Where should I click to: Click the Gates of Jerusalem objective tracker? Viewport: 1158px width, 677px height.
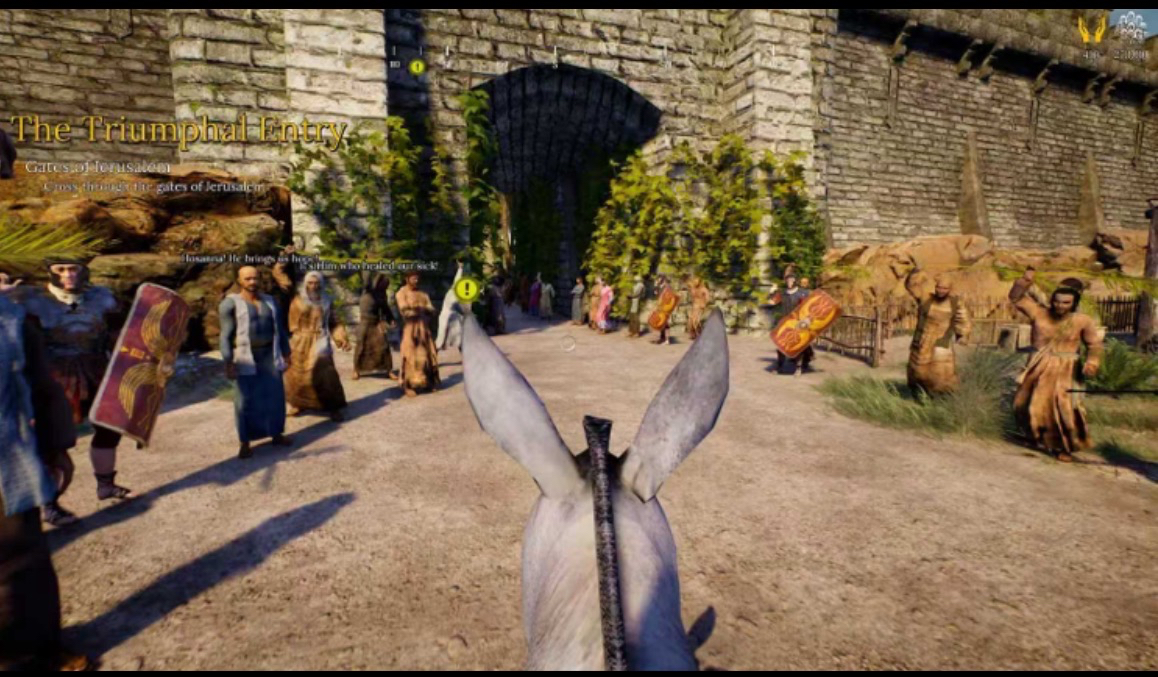tap(98, 167)
